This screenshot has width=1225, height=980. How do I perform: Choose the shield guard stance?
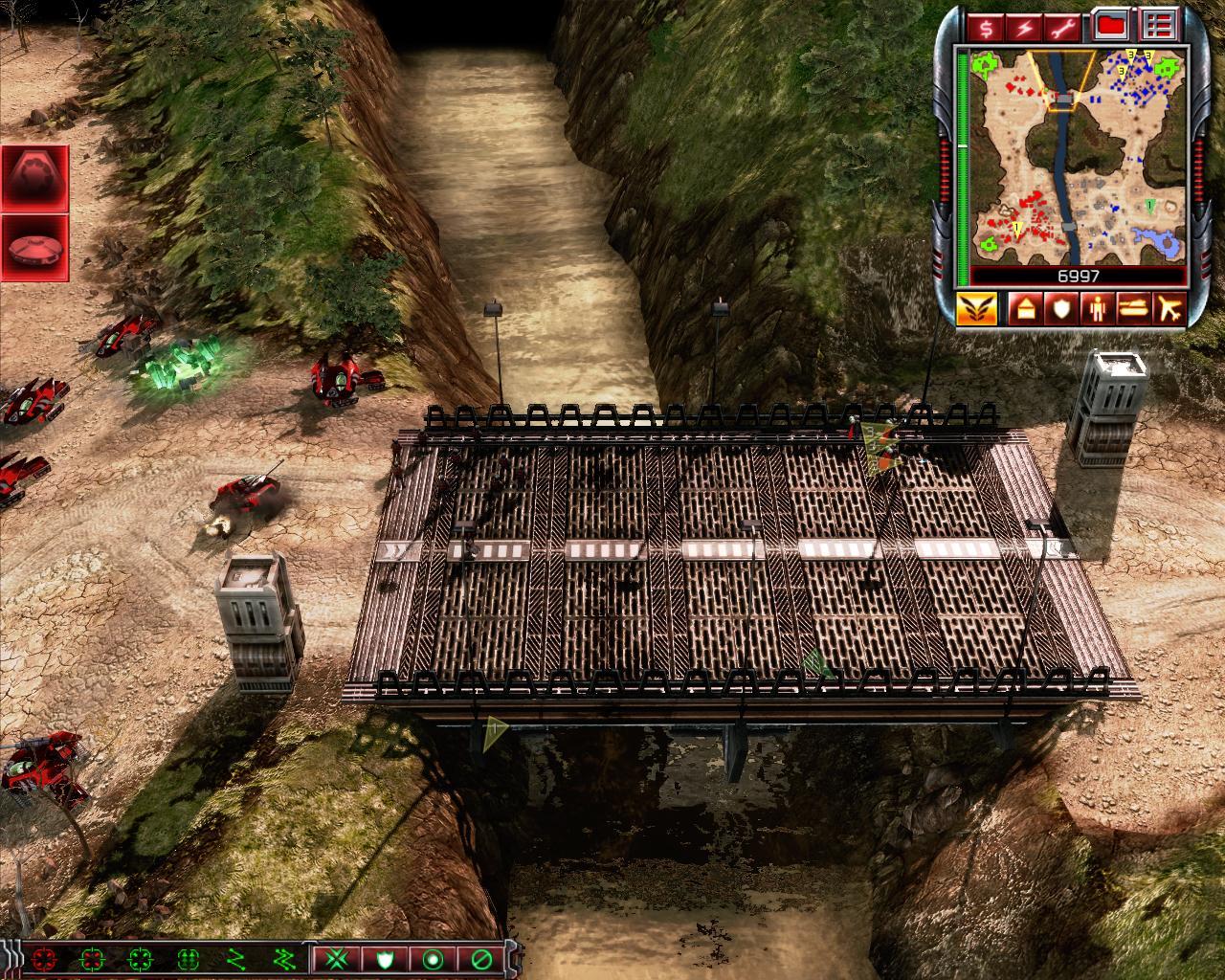pos(385,958)
